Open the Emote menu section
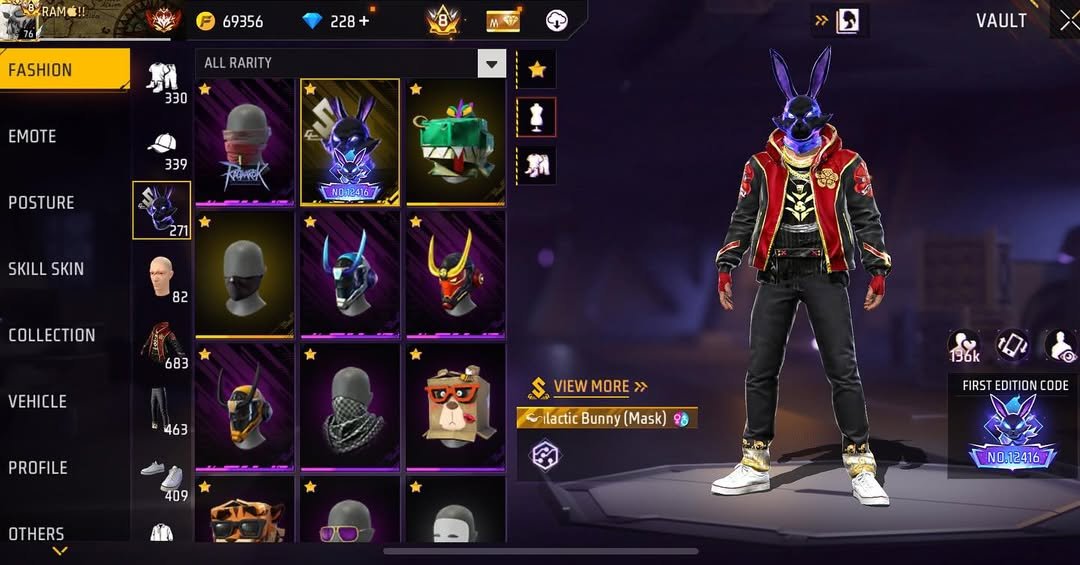Image resolution: width=1080 pixels, height=565 pixels. [x=33, y=136]
